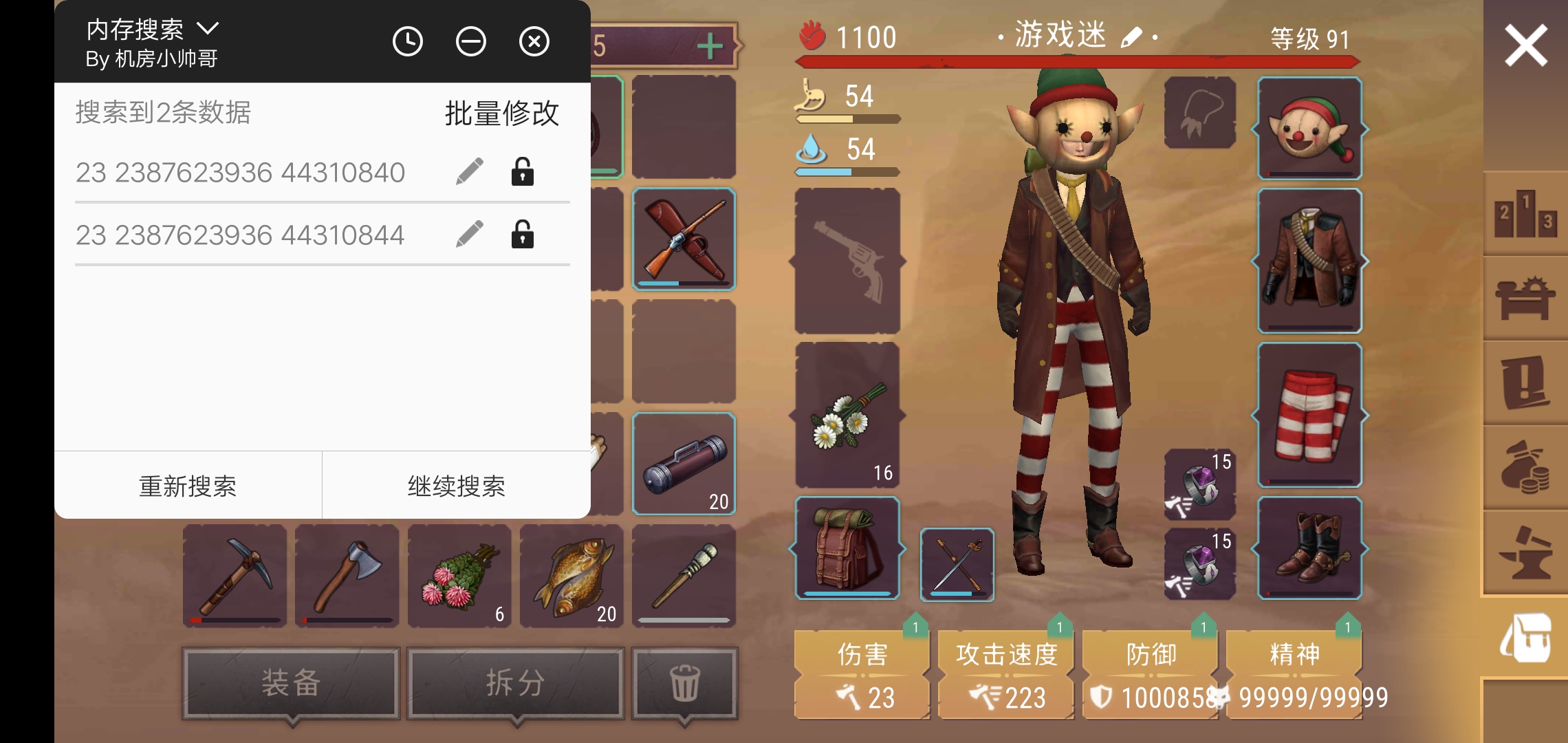This screenshot has height=743, width=1568.
Task: Open the backpack equipment slot
Action: [847, 548]
